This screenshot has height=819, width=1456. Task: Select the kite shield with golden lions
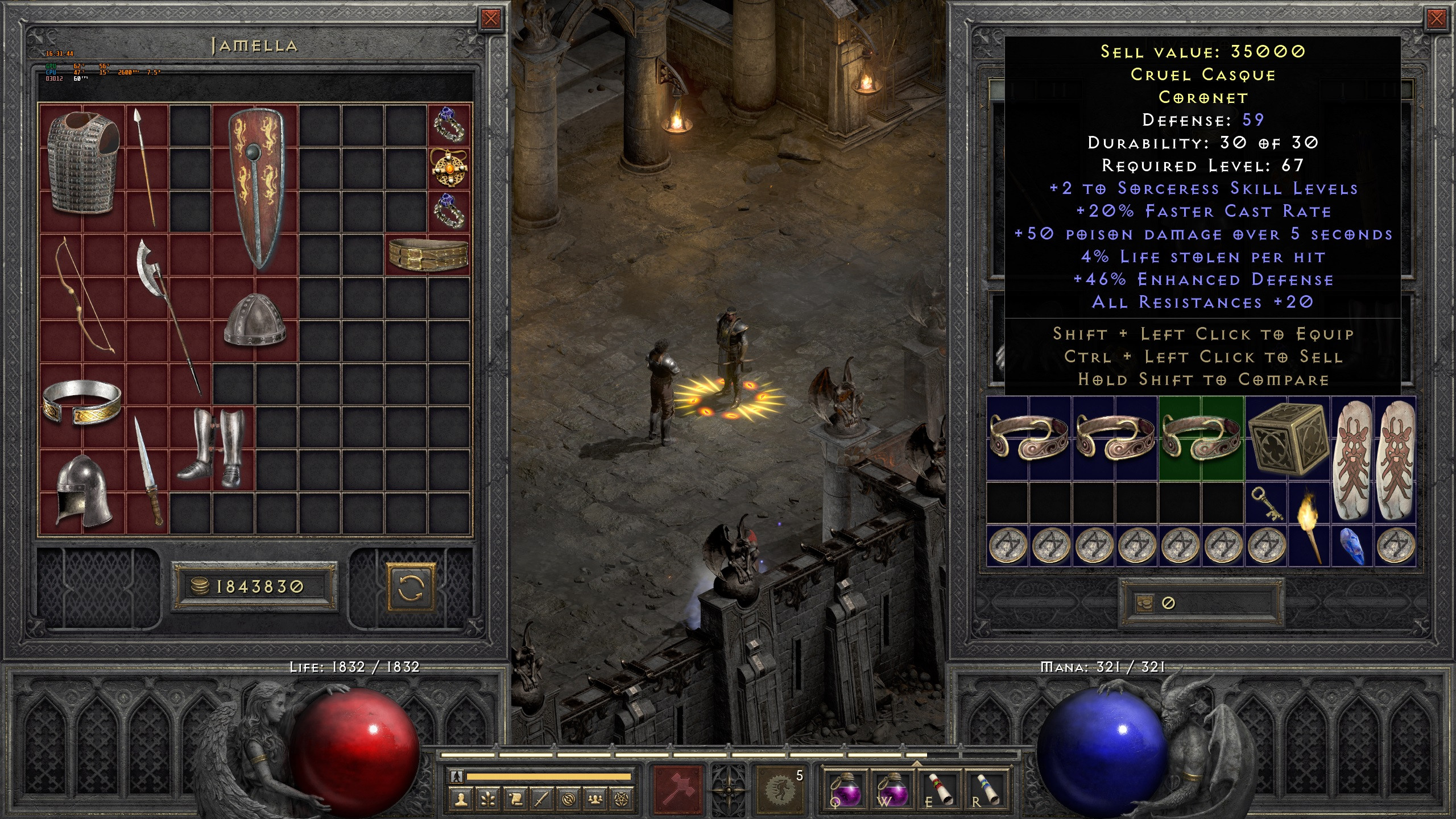255,188
